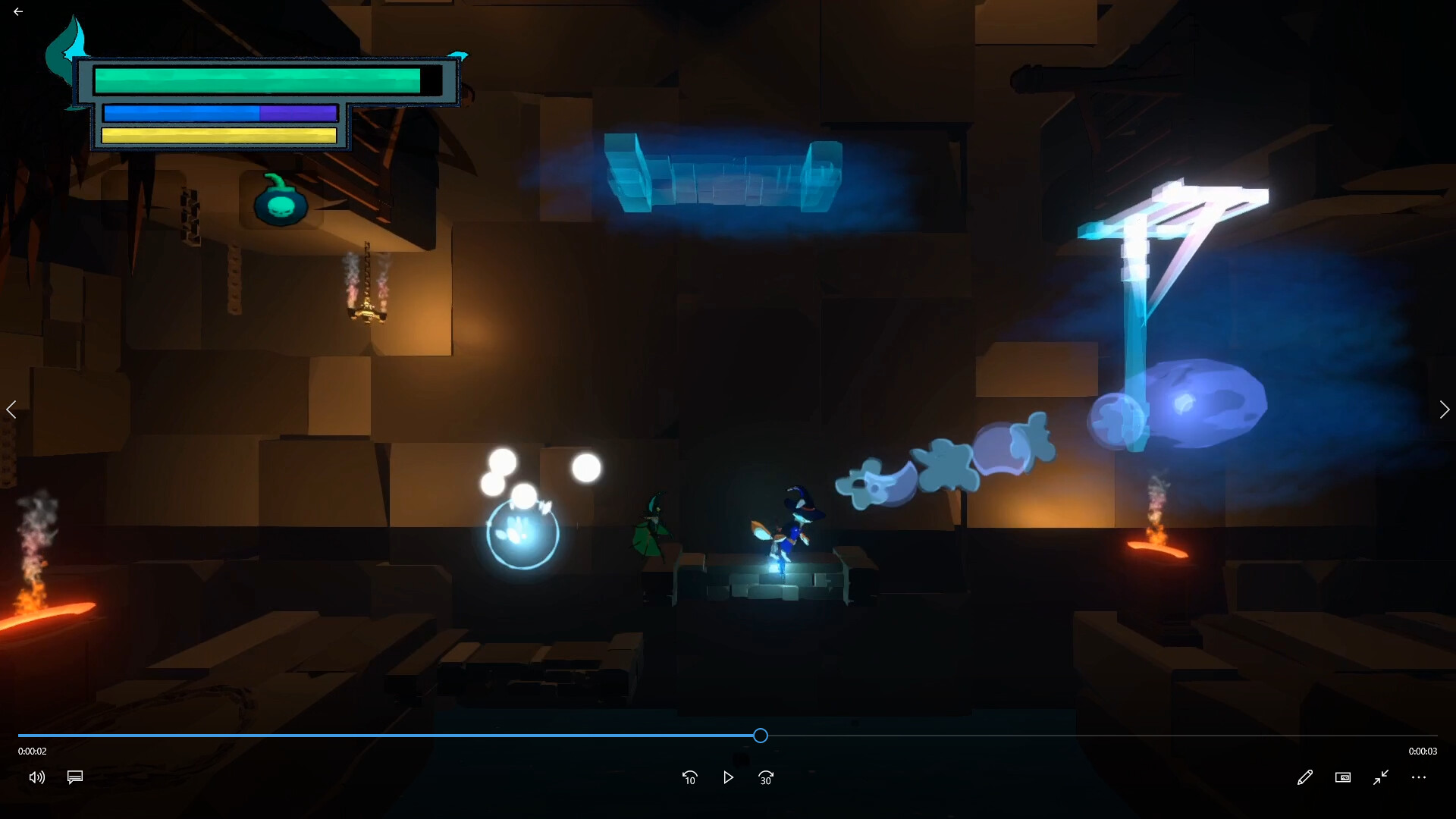This screenshot has height=819, width=1456.
Task: Click the speaker volume icon
Action: pos(36,777)
